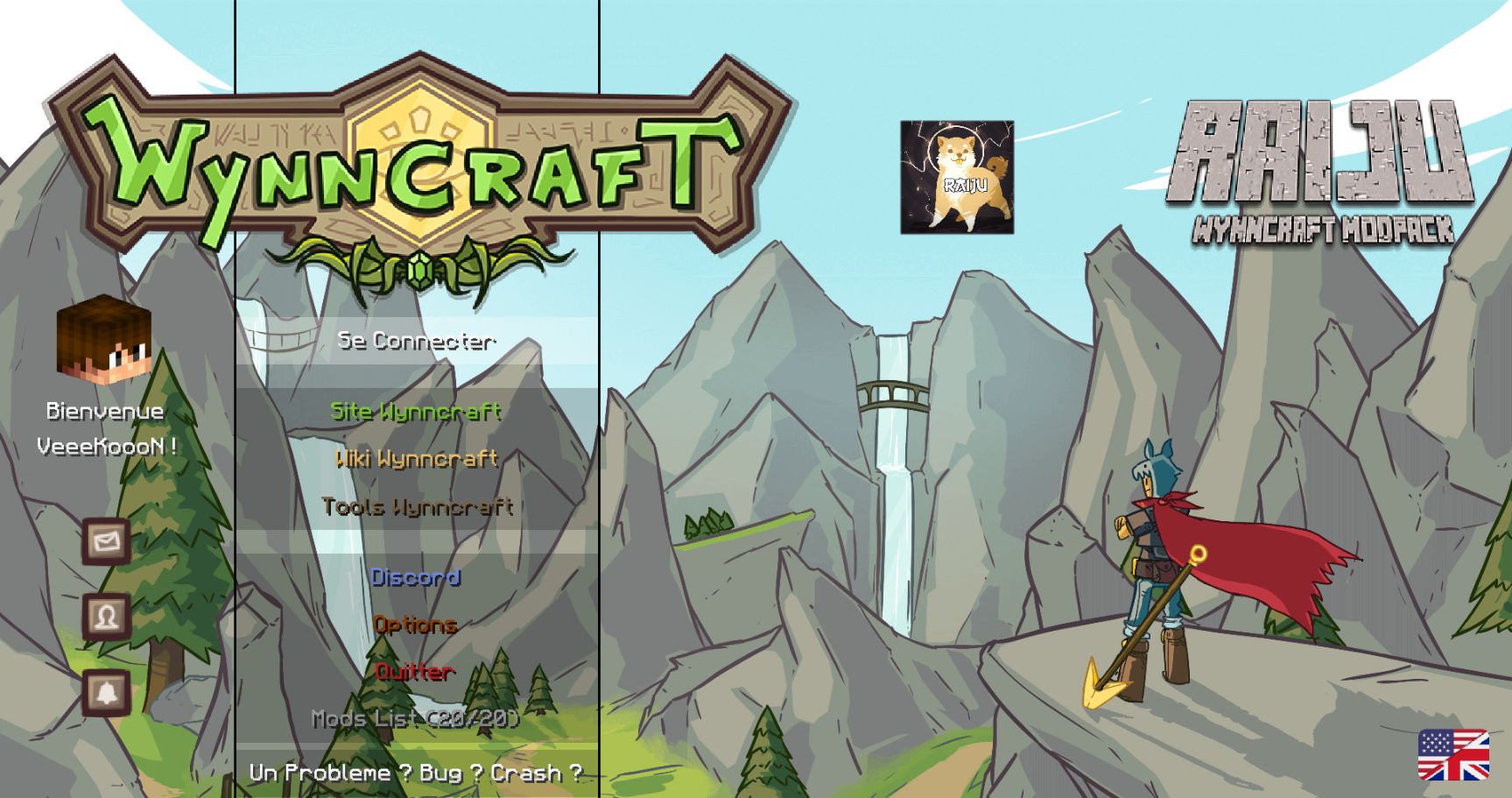Viewport: 1512px width, 798px height.
Task: Open Tools Wynncraft
Action: pos(418,506)
